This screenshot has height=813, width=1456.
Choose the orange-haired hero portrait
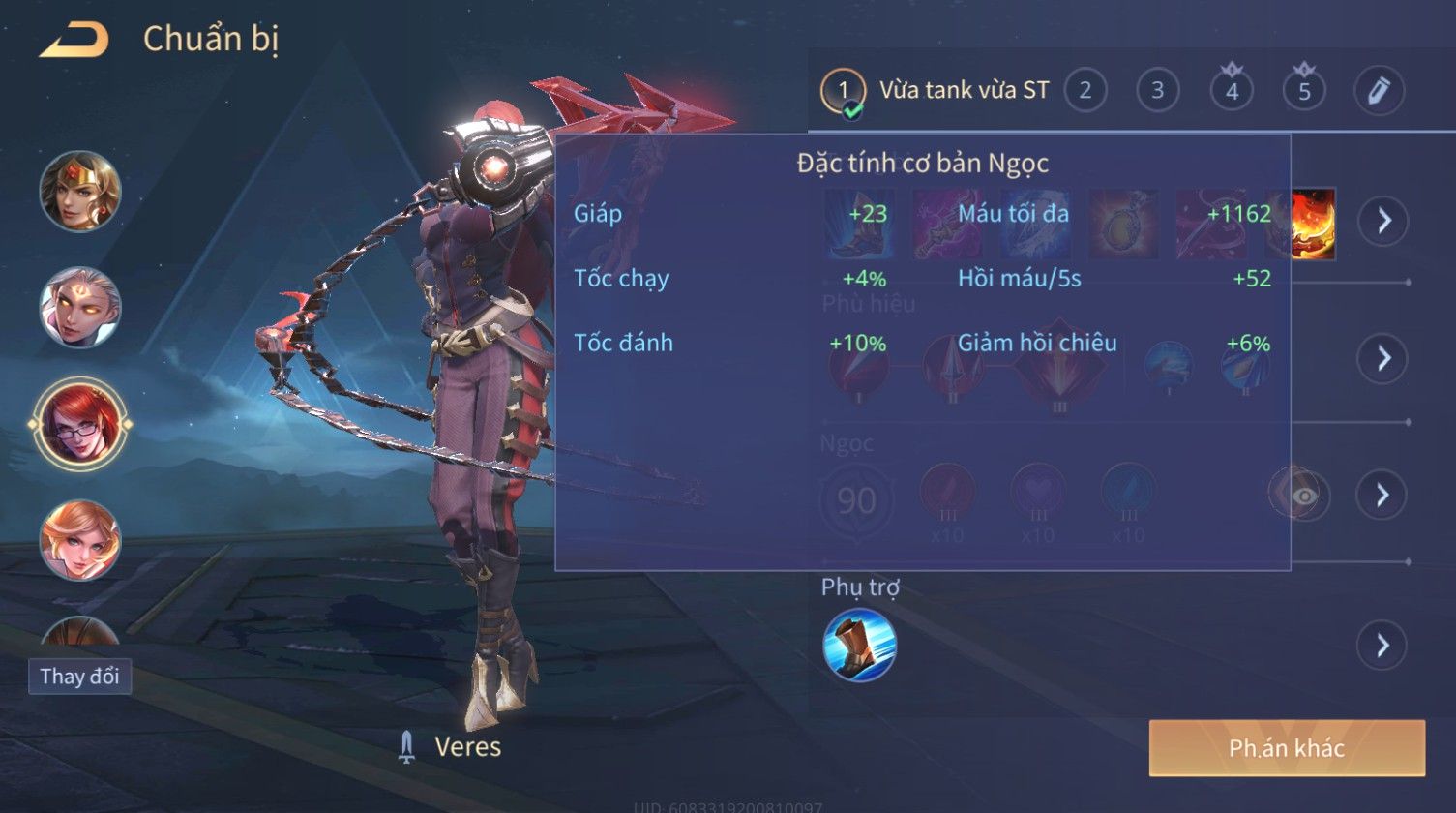(x=80, y=540)
